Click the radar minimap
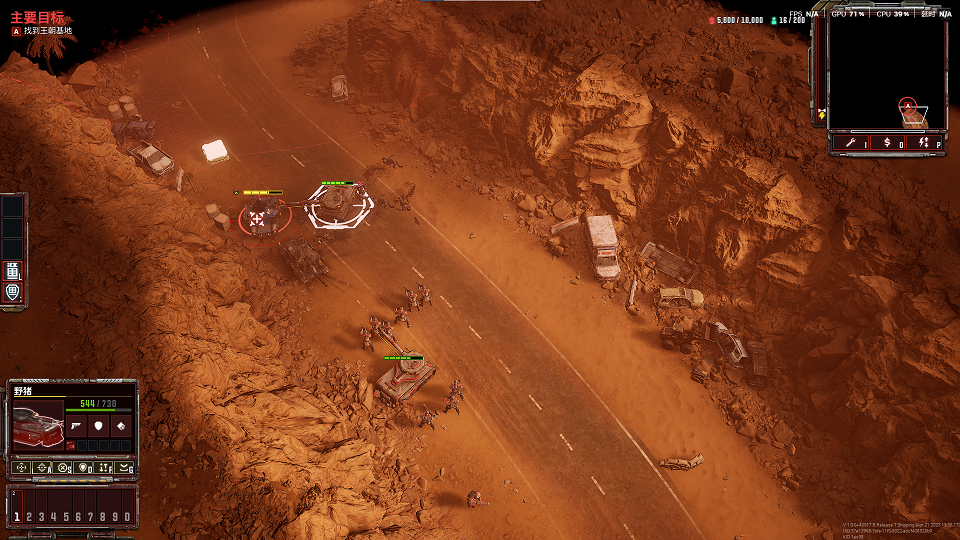 (x=887, y=75)
